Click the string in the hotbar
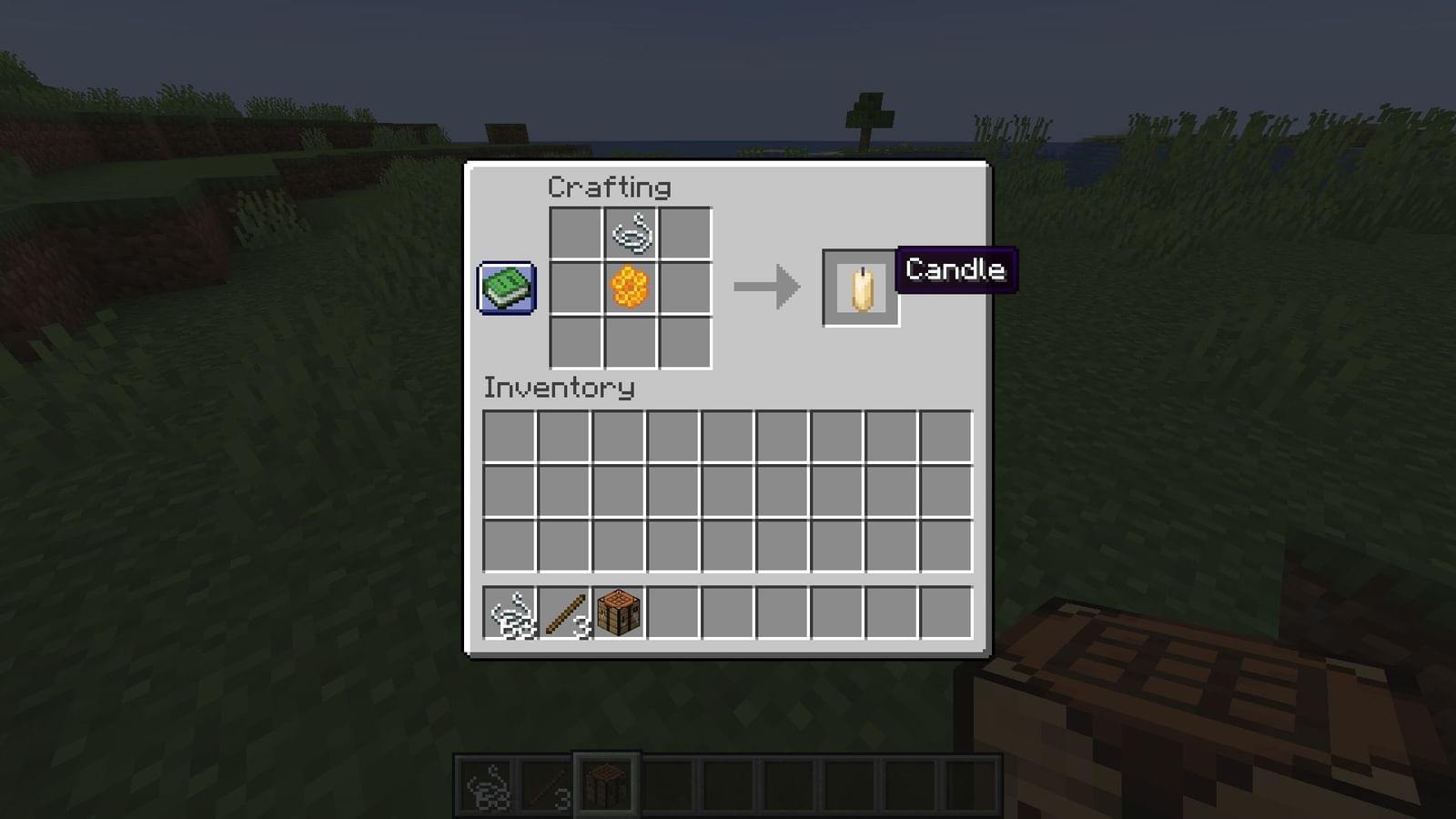The width and height of the screenshot is (1456, 819). (488, 784)
